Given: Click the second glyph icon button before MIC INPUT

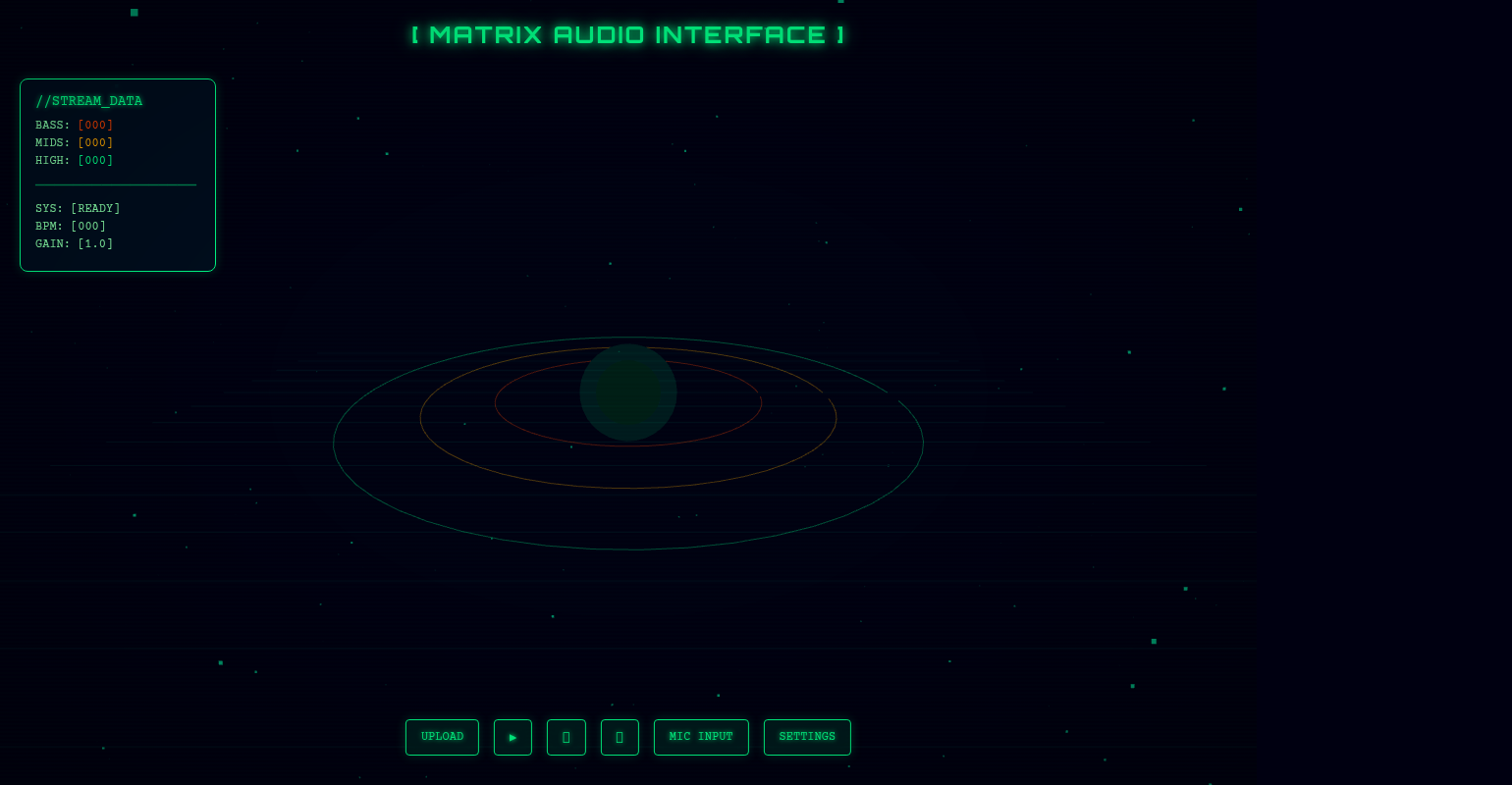Looking at the screenshot, I should (620, 737).
